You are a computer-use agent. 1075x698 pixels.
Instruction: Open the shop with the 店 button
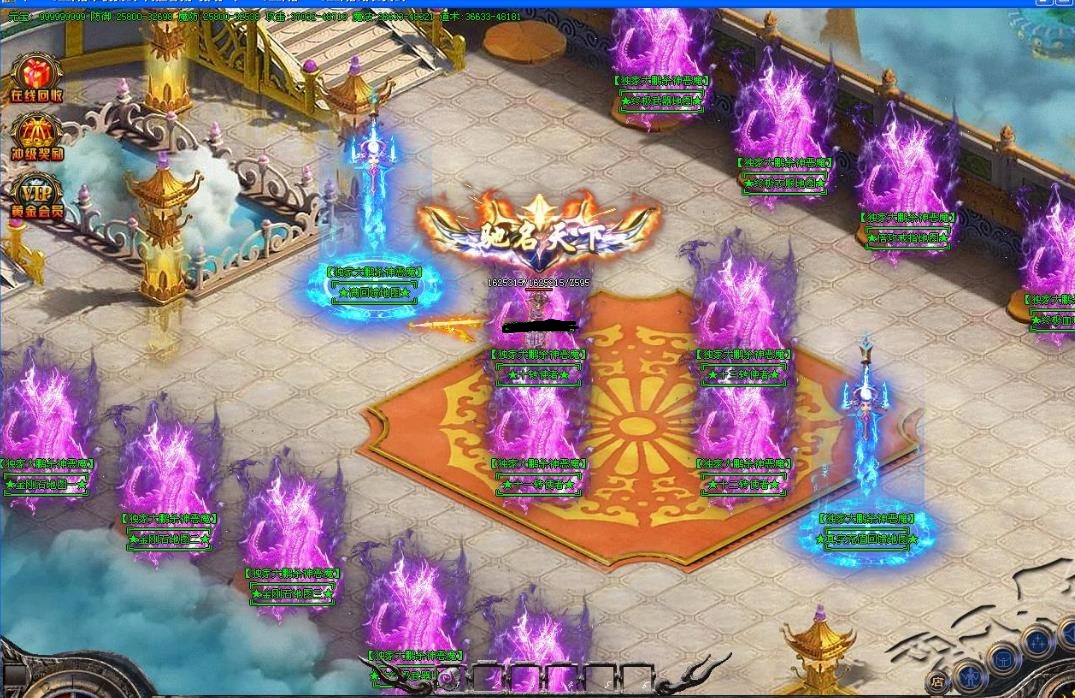(x=938, y=683)
